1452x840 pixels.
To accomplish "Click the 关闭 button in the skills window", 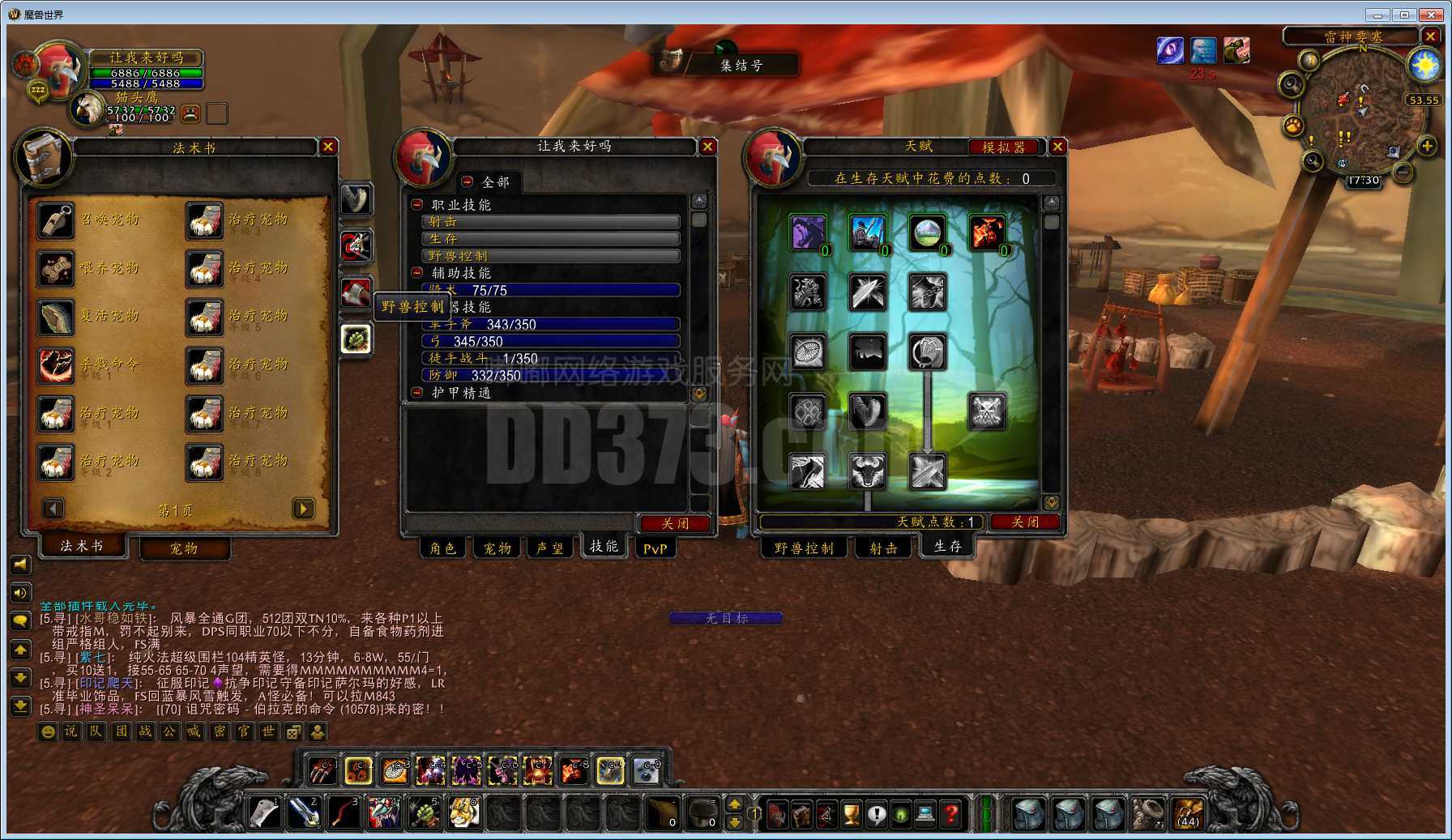I will click(x=675, y=523).
